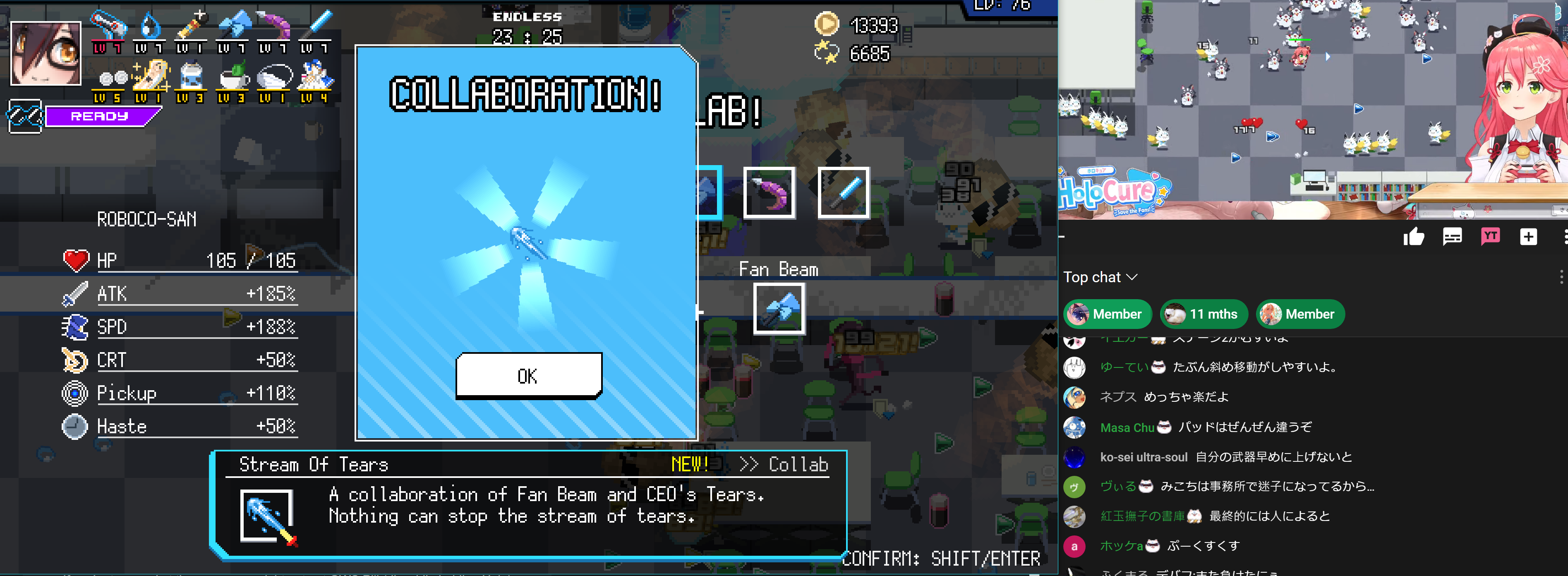The width and height of the screenshot is (1568, 576).
Task: Click the 11 mths member chip
Action: point(1203,314)
